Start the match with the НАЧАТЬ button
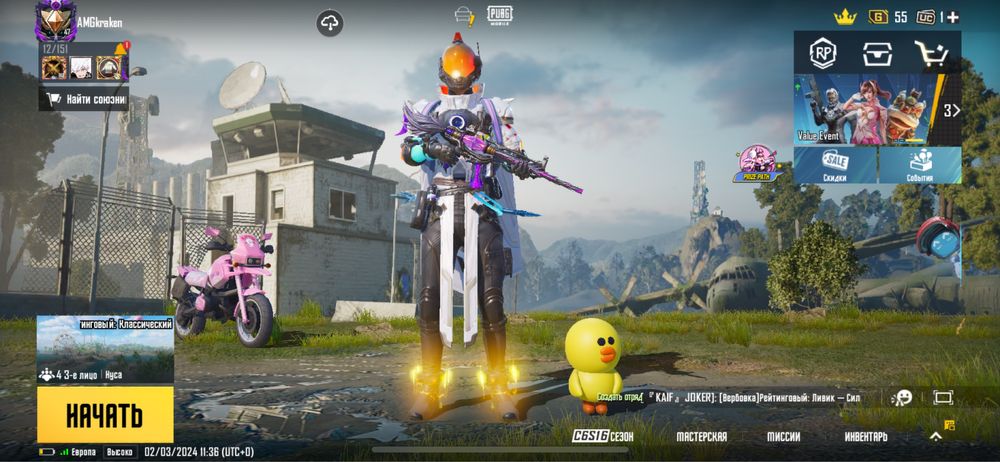 click(x=105, y=414)
